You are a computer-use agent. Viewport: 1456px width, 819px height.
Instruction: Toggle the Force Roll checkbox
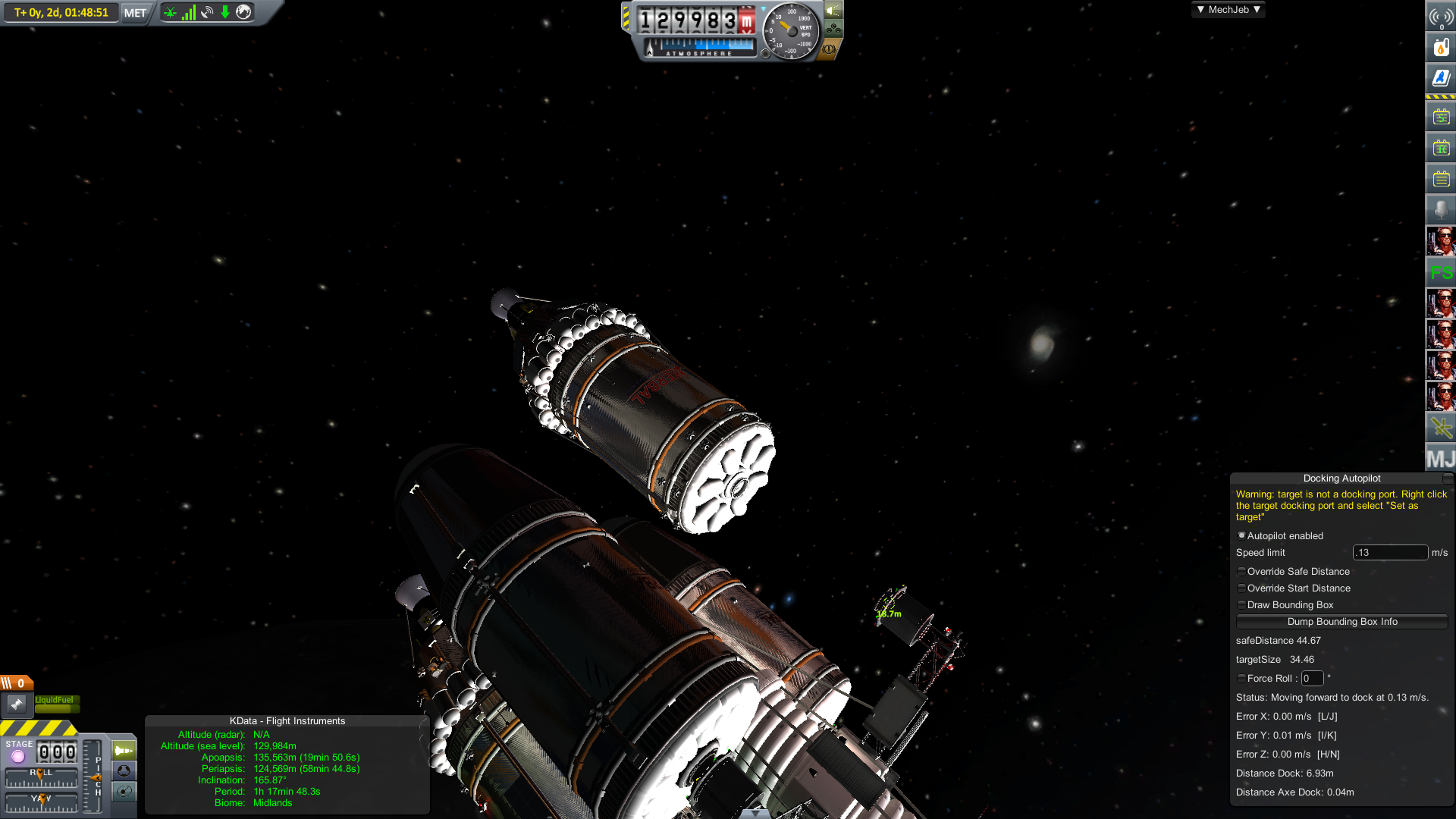click(1241, 679)
